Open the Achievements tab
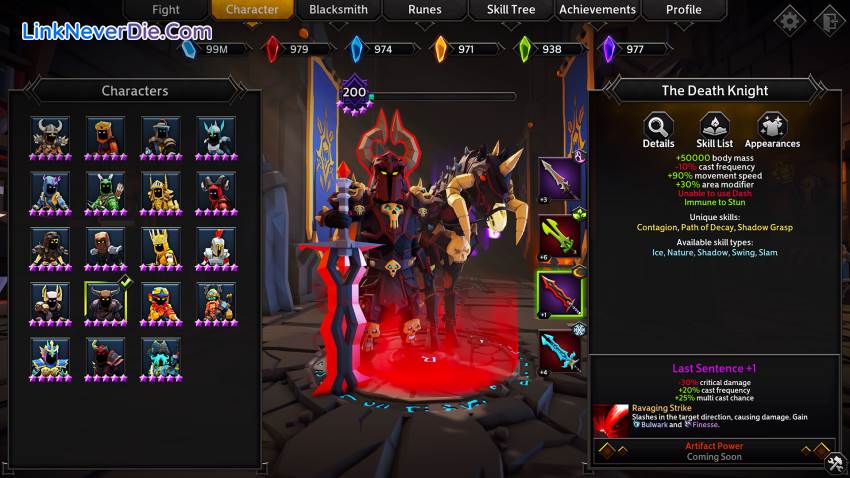Image resolution: width=850 pixels, height=478 pixels. 597,10
